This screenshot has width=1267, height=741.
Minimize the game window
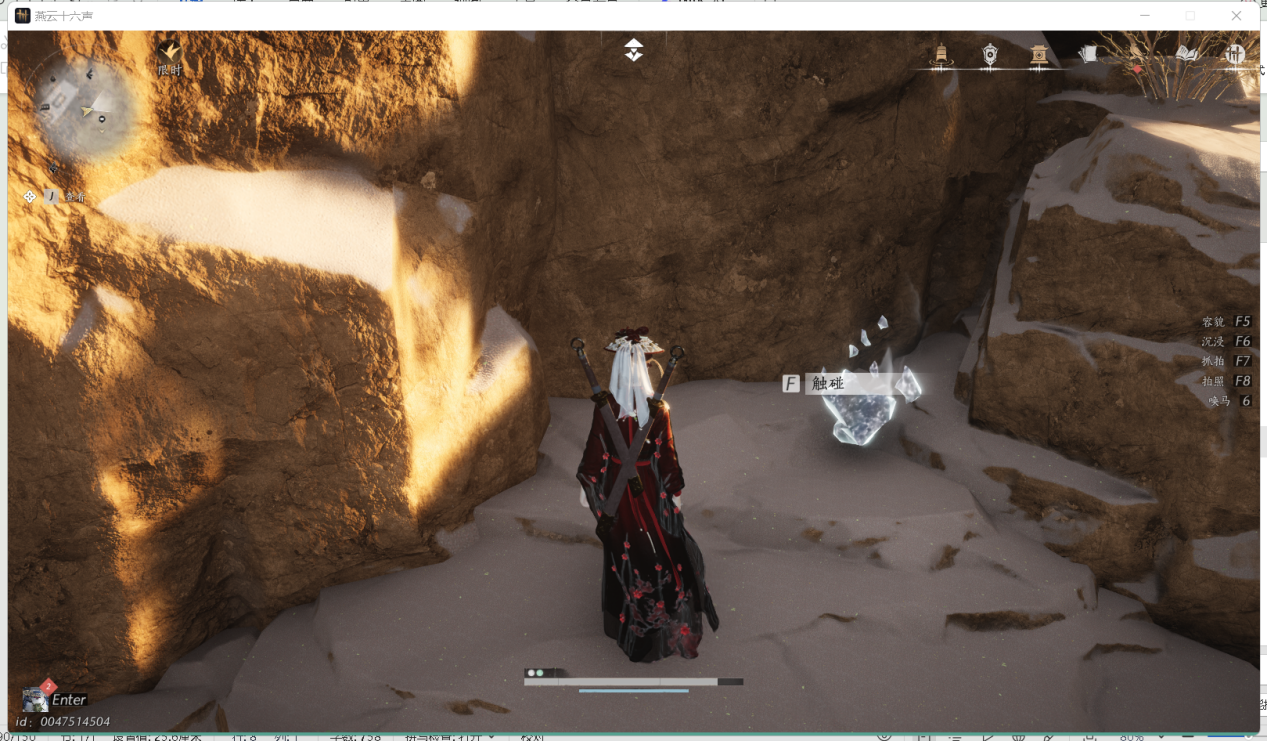coord(1144,16)
